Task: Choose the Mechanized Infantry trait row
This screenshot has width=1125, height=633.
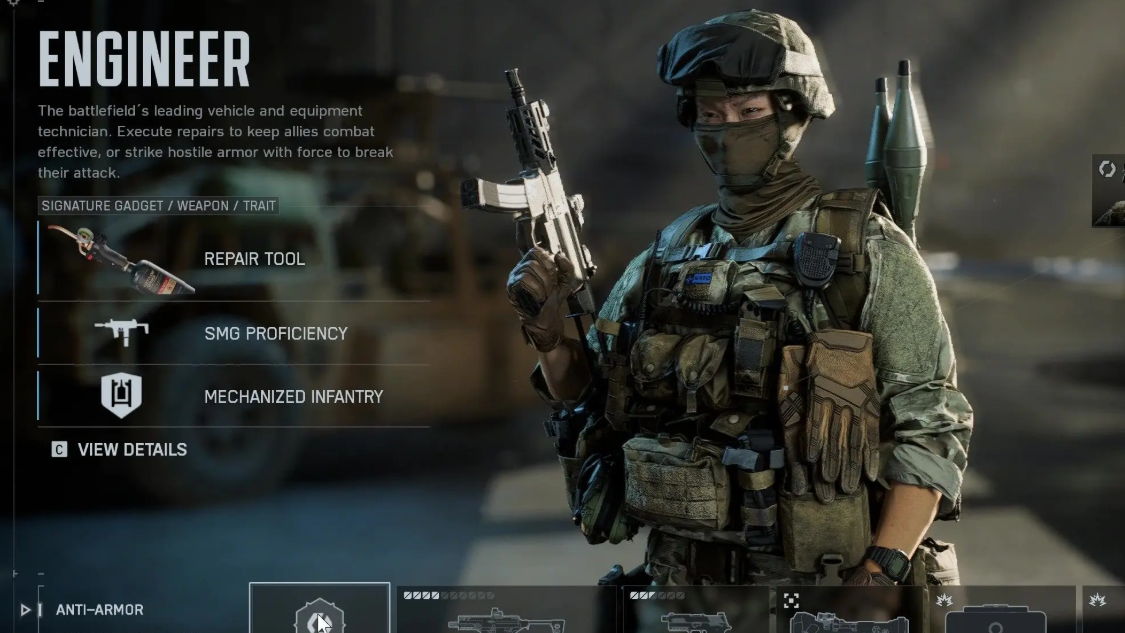Action: (235, 396)
